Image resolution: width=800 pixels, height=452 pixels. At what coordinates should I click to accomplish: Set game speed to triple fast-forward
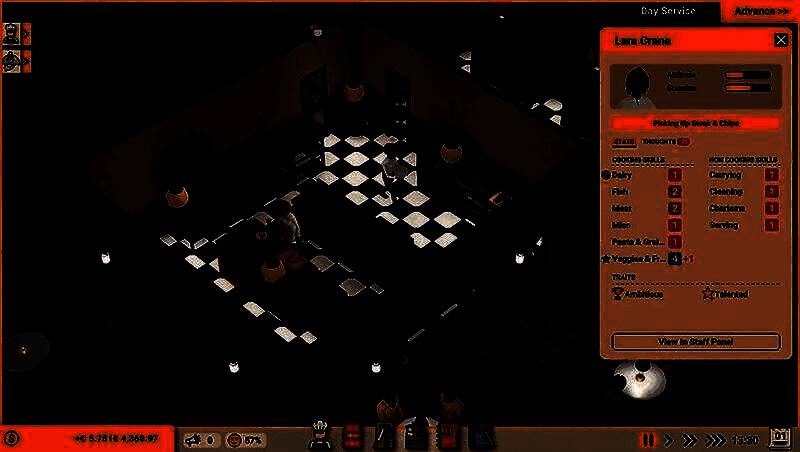pos(714,439)
